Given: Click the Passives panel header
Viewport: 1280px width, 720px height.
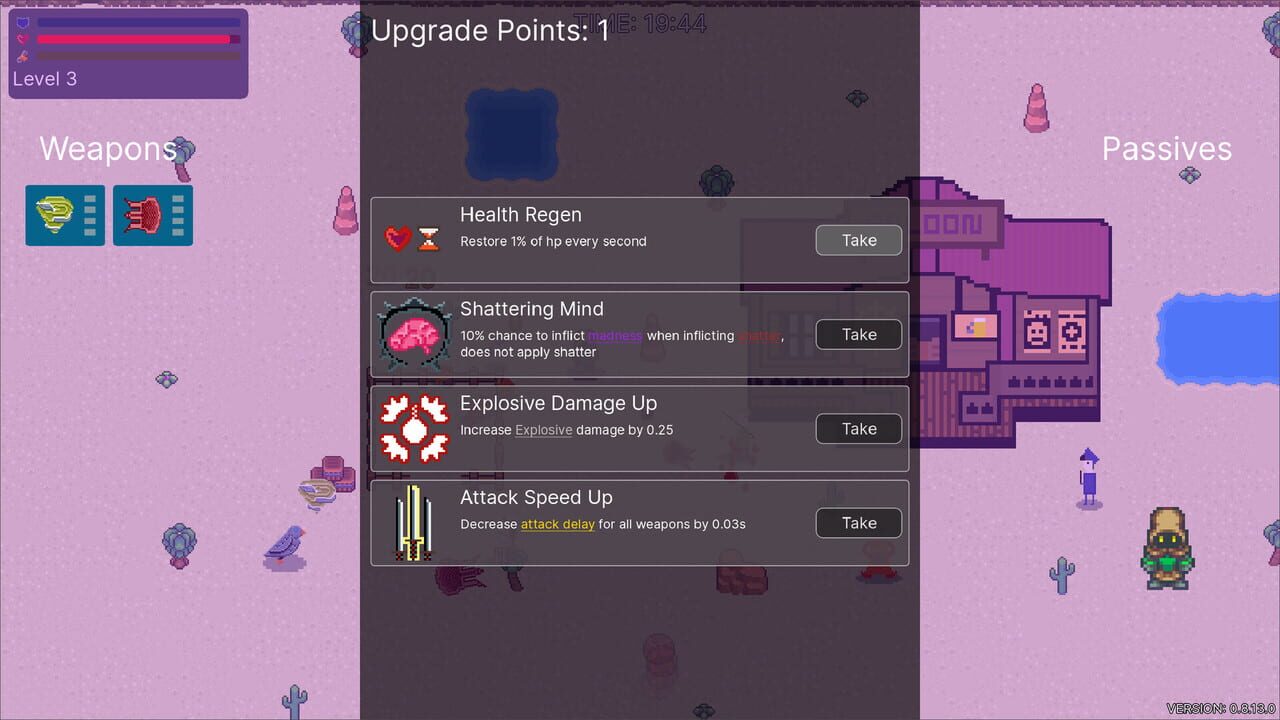Looking at the screenshot, I should point(1166,149).
